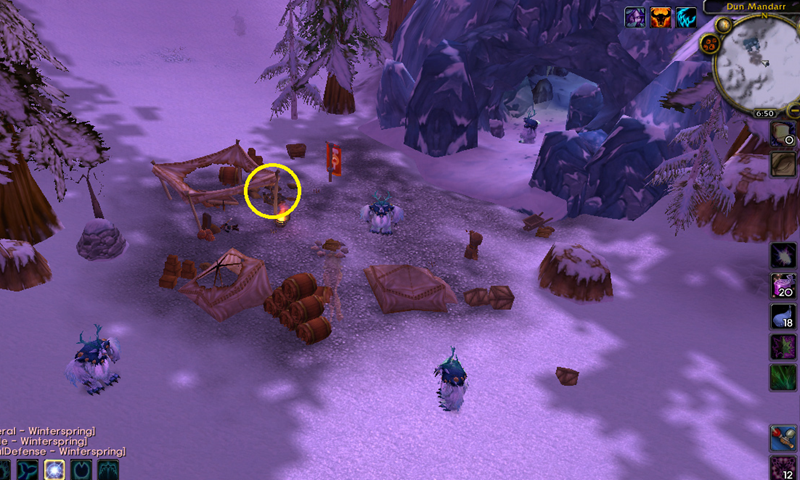Click the minimap zoom-out minus button
Image resolution: width=800 pixels, height=480 pixels.
792,109
